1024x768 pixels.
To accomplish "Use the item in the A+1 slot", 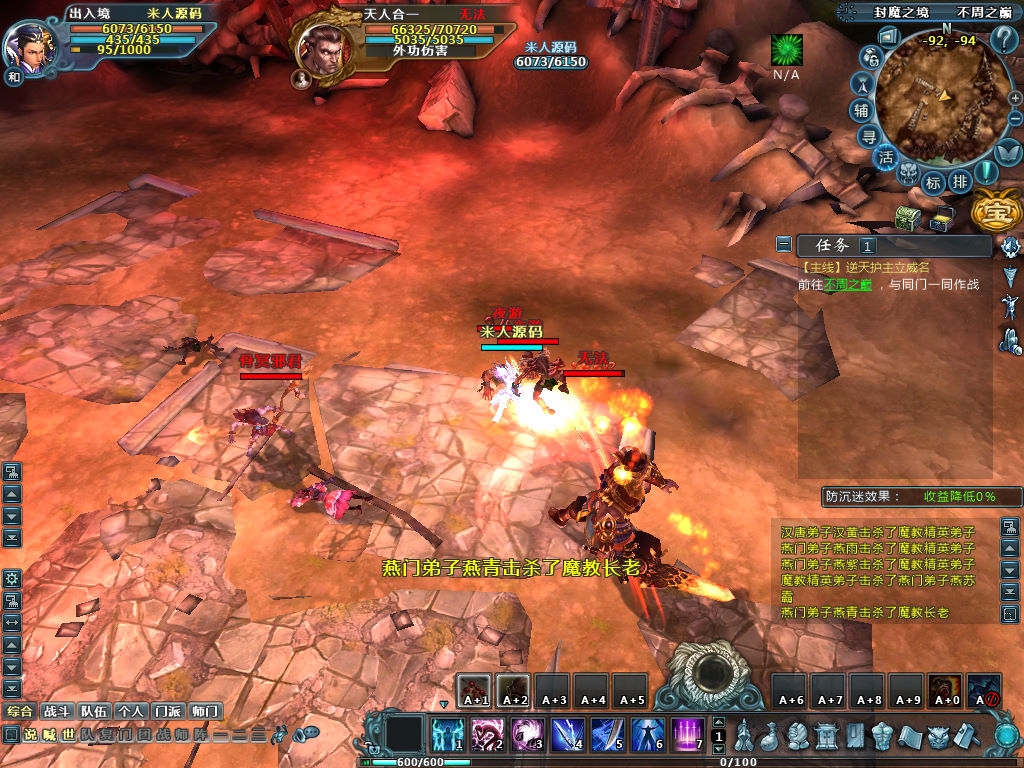I will click(x=474, y=690).
